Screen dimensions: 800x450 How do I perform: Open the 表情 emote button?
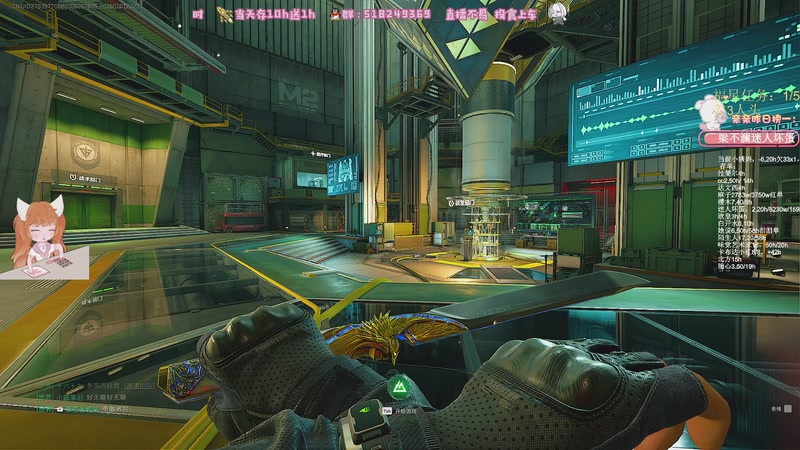[774, 408]
